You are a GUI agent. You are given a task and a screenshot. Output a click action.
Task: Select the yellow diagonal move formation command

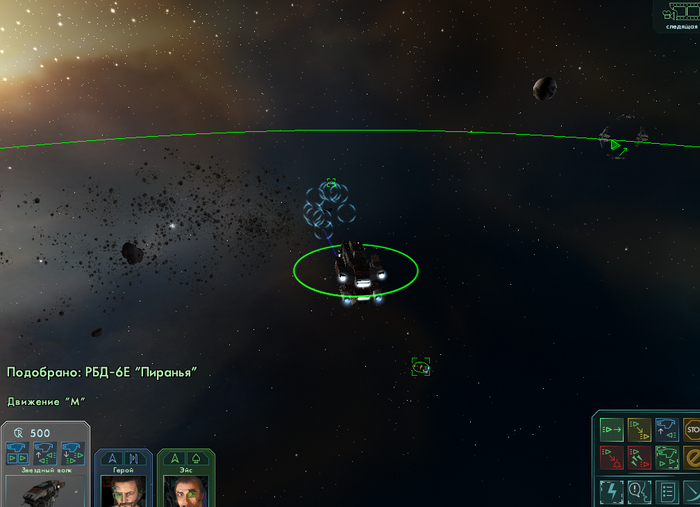pyautogui.click(x=639, y=430)
